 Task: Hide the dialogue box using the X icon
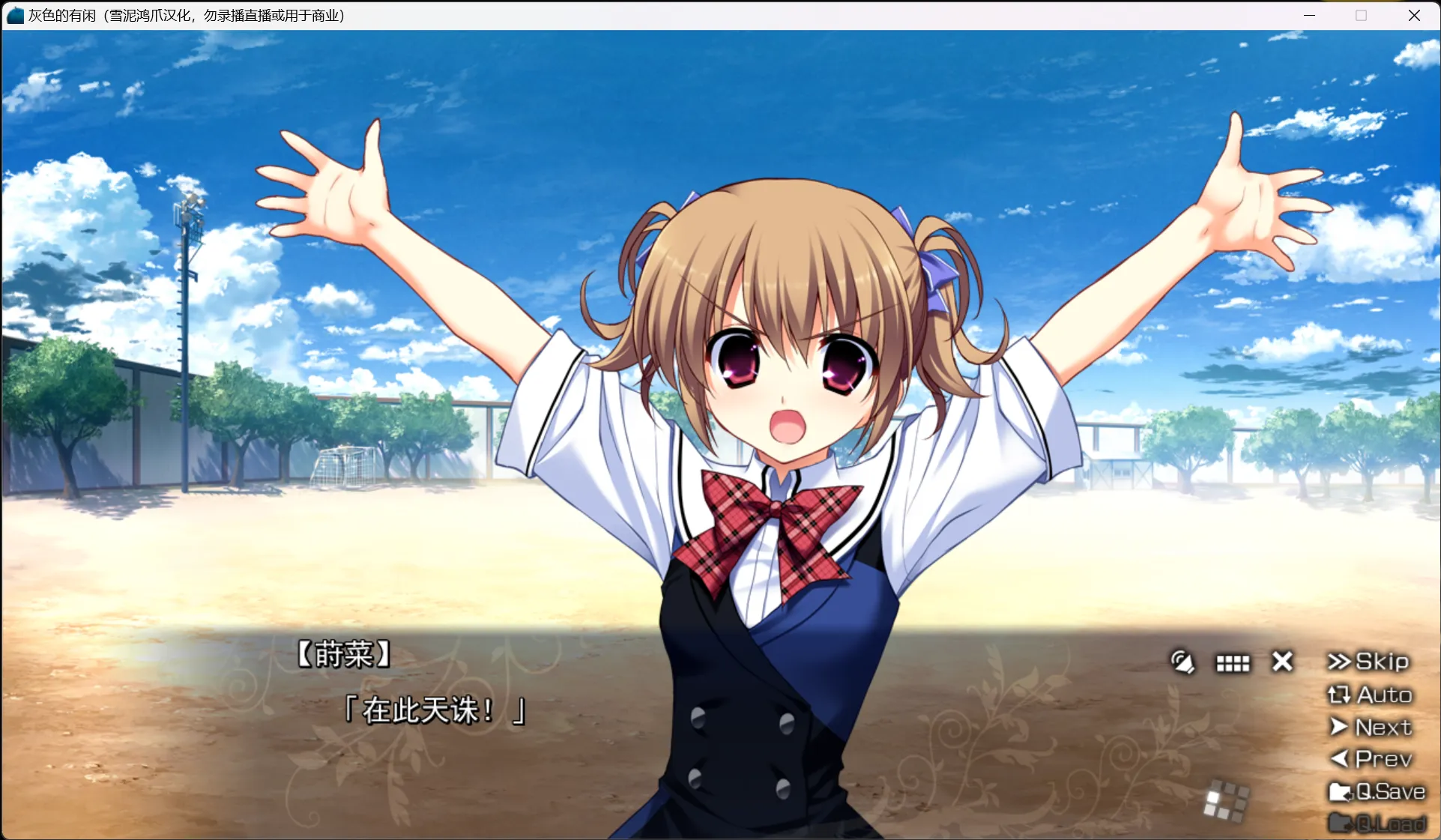click(x=1281, y=662)
